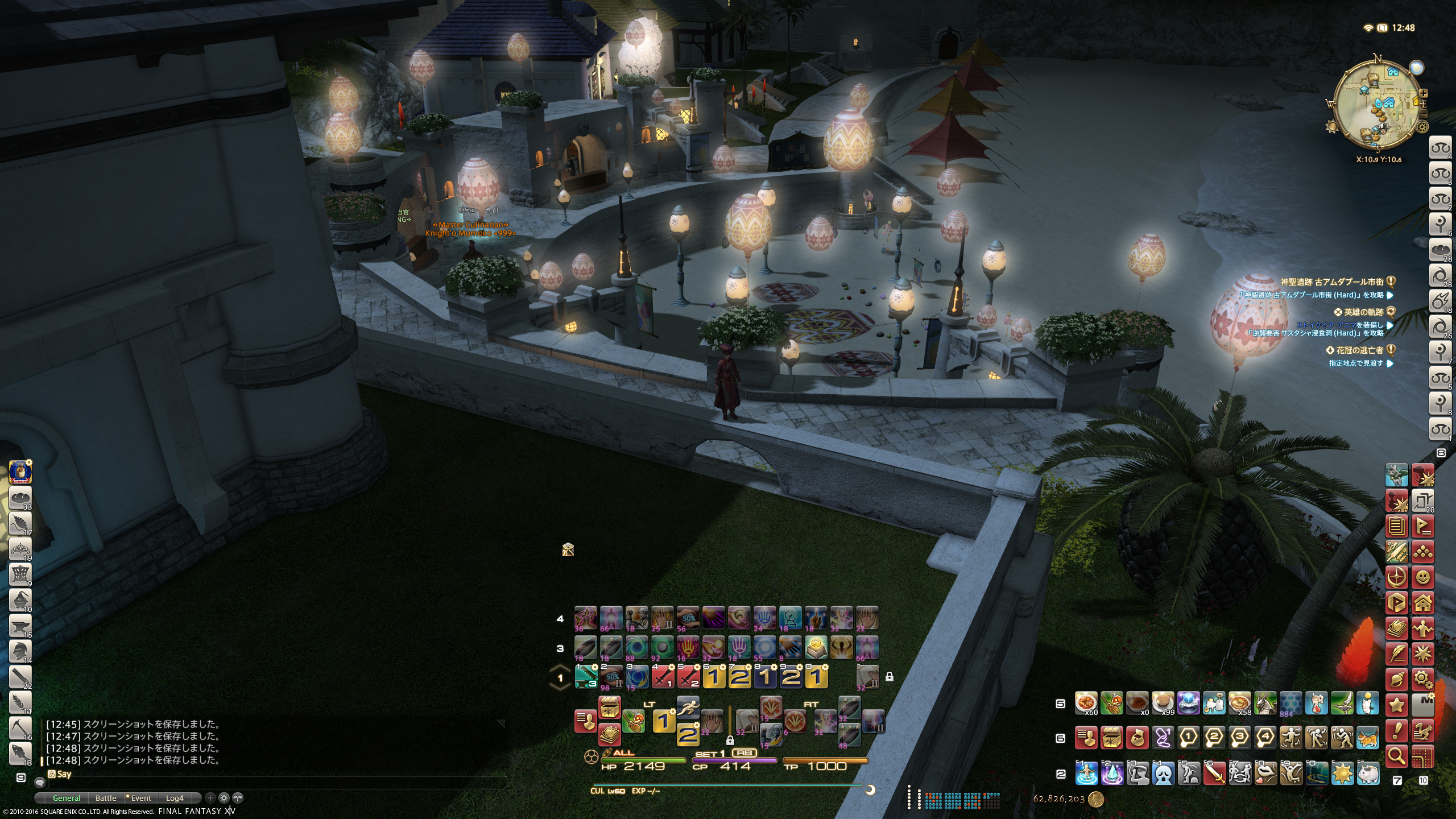Use the x60 red stew food item
Screen dimensions: 1456x819
[1086, 703]
